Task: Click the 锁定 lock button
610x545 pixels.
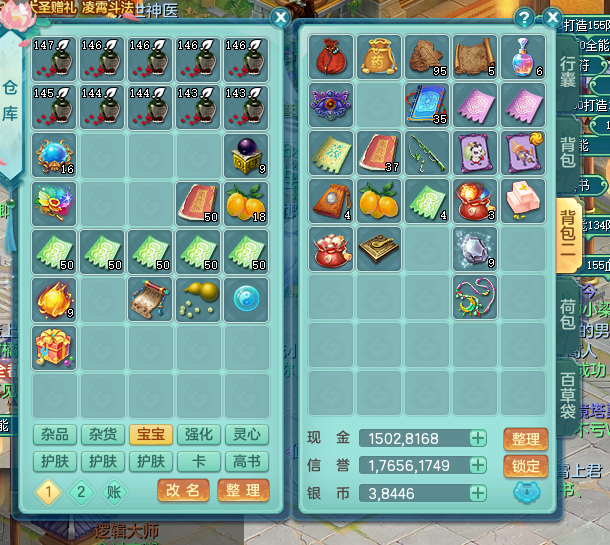Action: 525,466
